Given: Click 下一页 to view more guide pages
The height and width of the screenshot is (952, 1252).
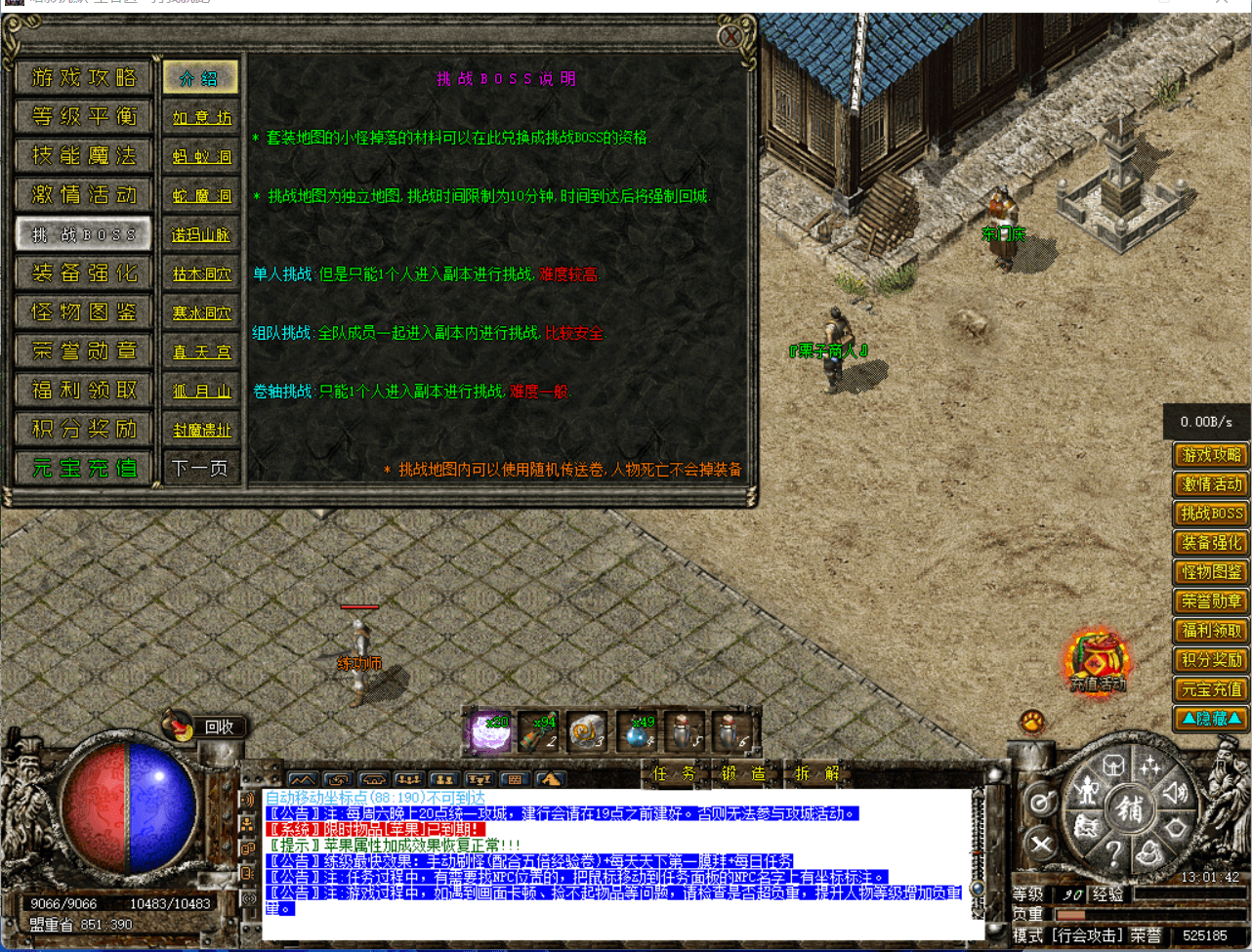Looking at the screenshot, I should click(x=201, y=468).
